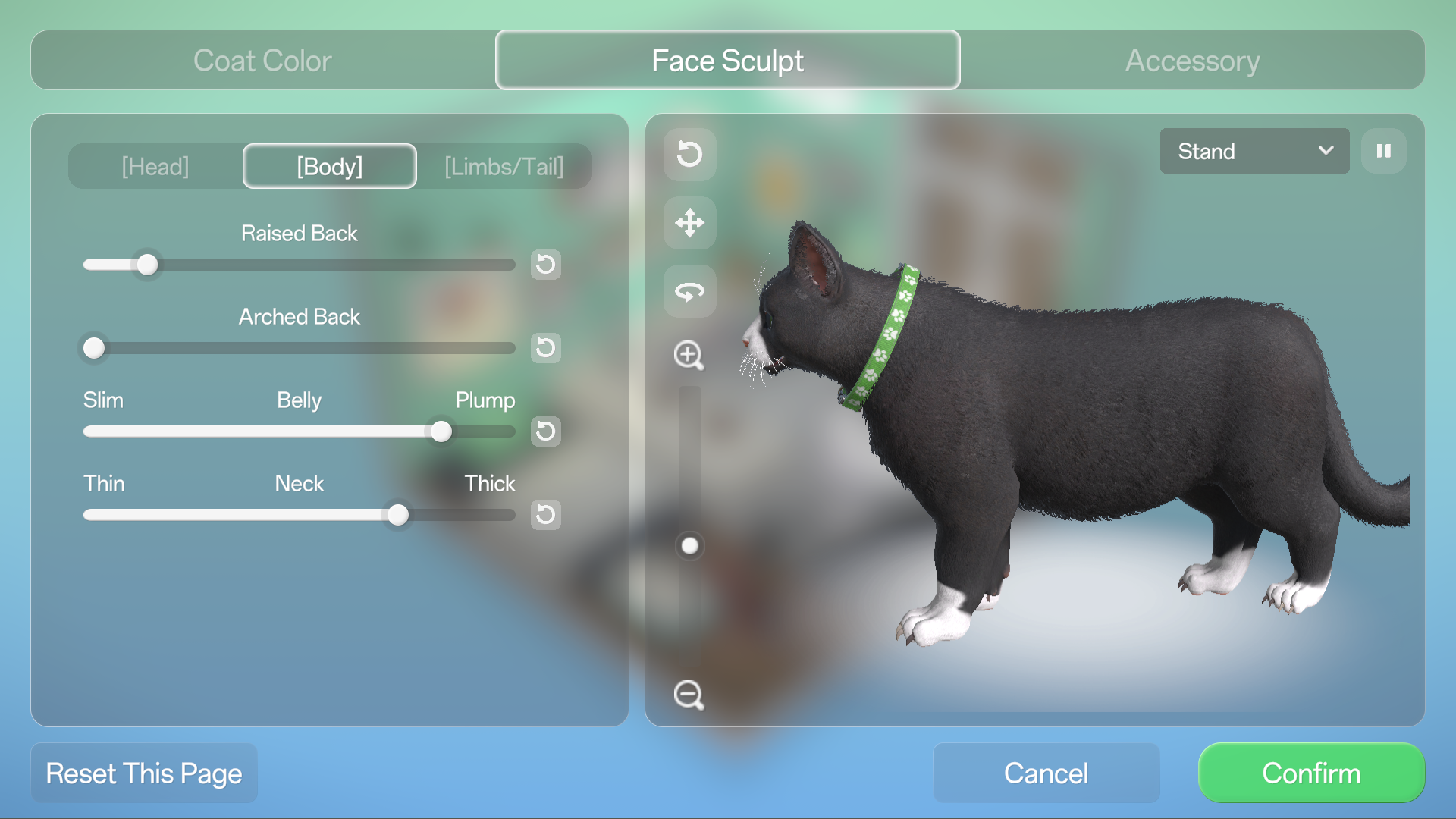The width and height of the screenshot is (1456, 819).
Task: Pause the cat animation
Action: 1383,151
